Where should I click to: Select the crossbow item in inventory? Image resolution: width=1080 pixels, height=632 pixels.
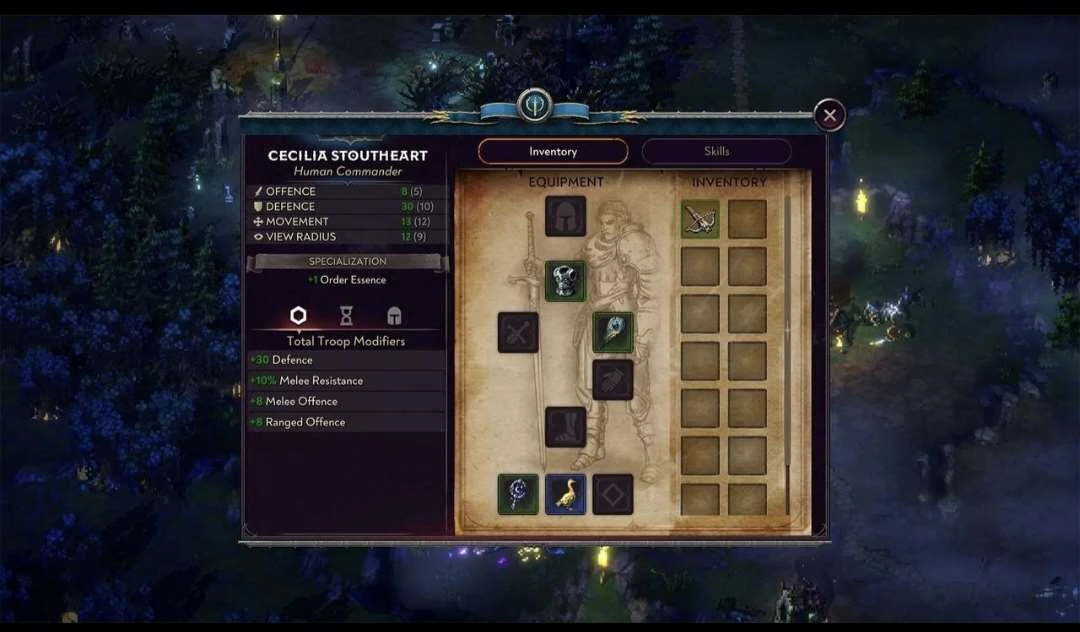tap(700, 219)
